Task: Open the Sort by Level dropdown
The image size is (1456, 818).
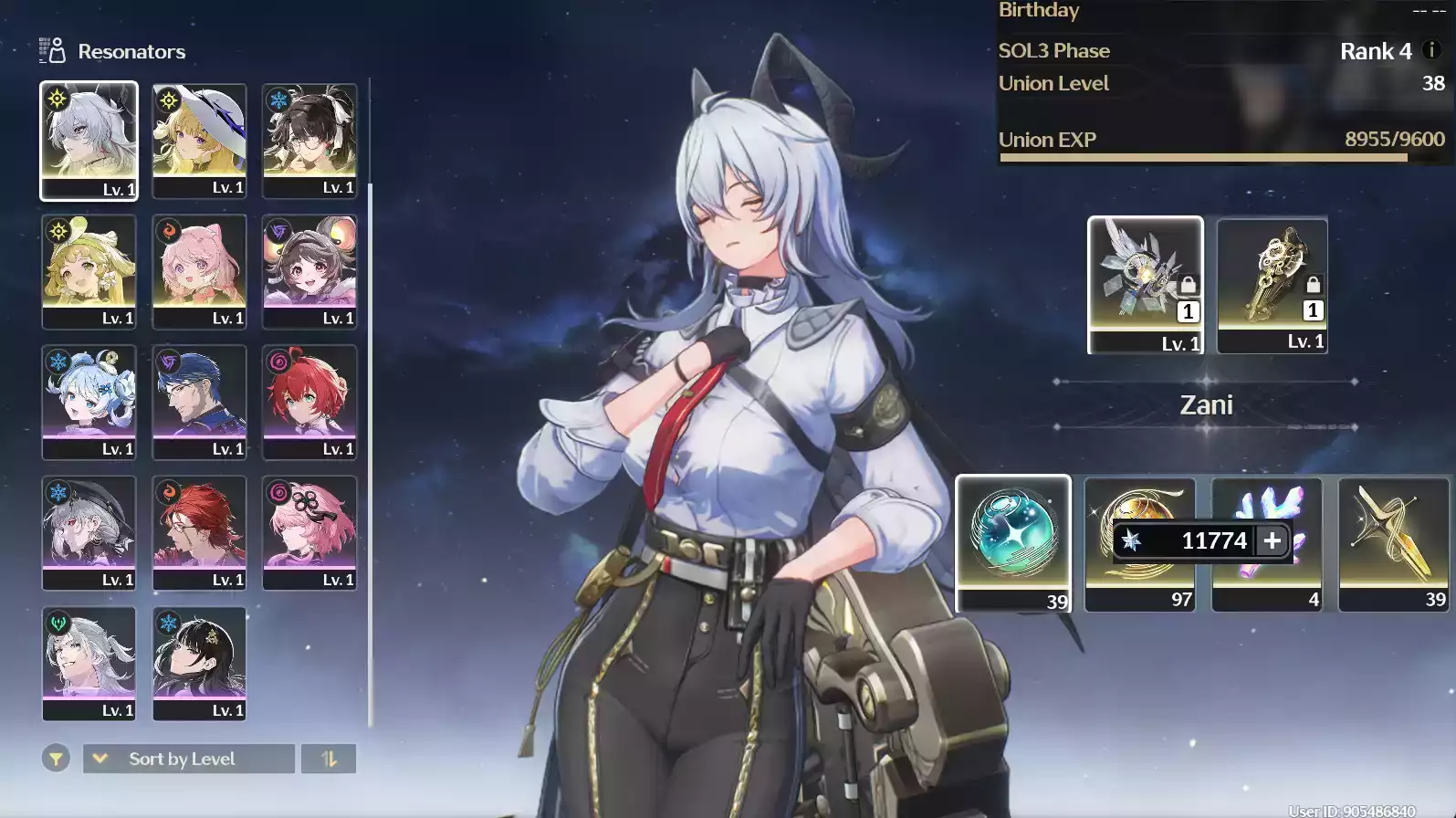Action: pos(189,759)
